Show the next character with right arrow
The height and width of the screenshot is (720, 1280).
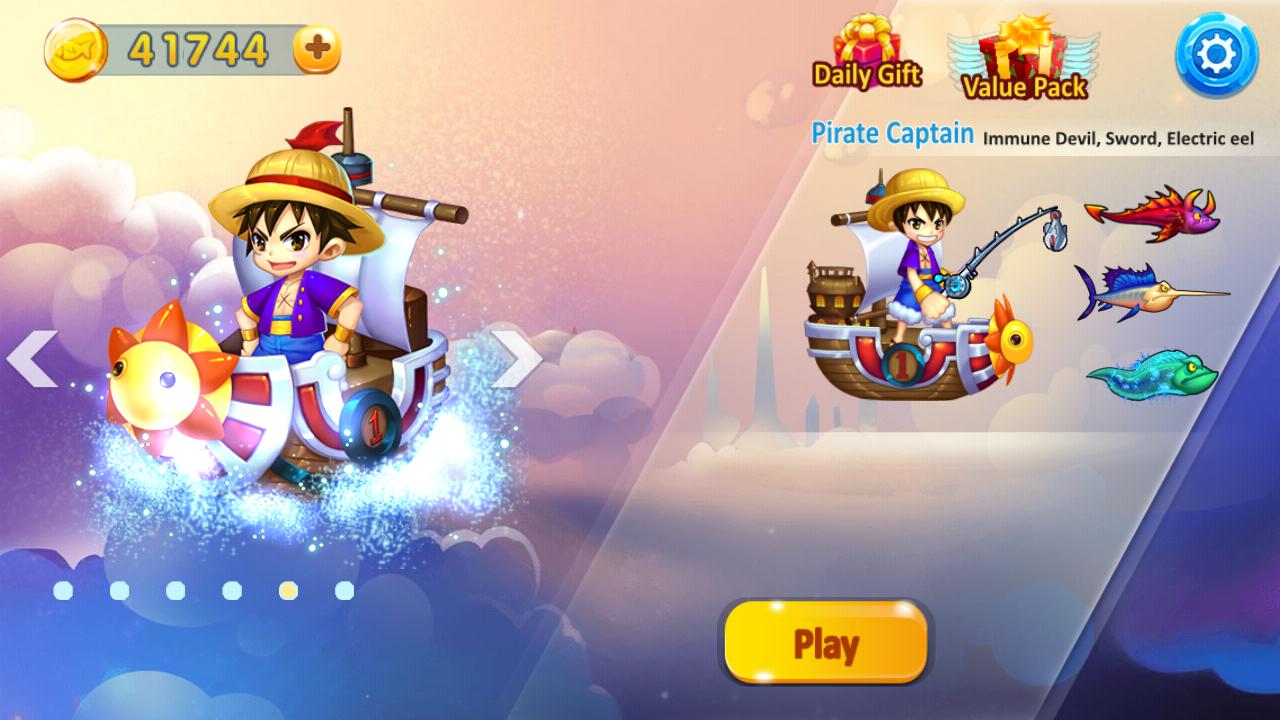517,358
